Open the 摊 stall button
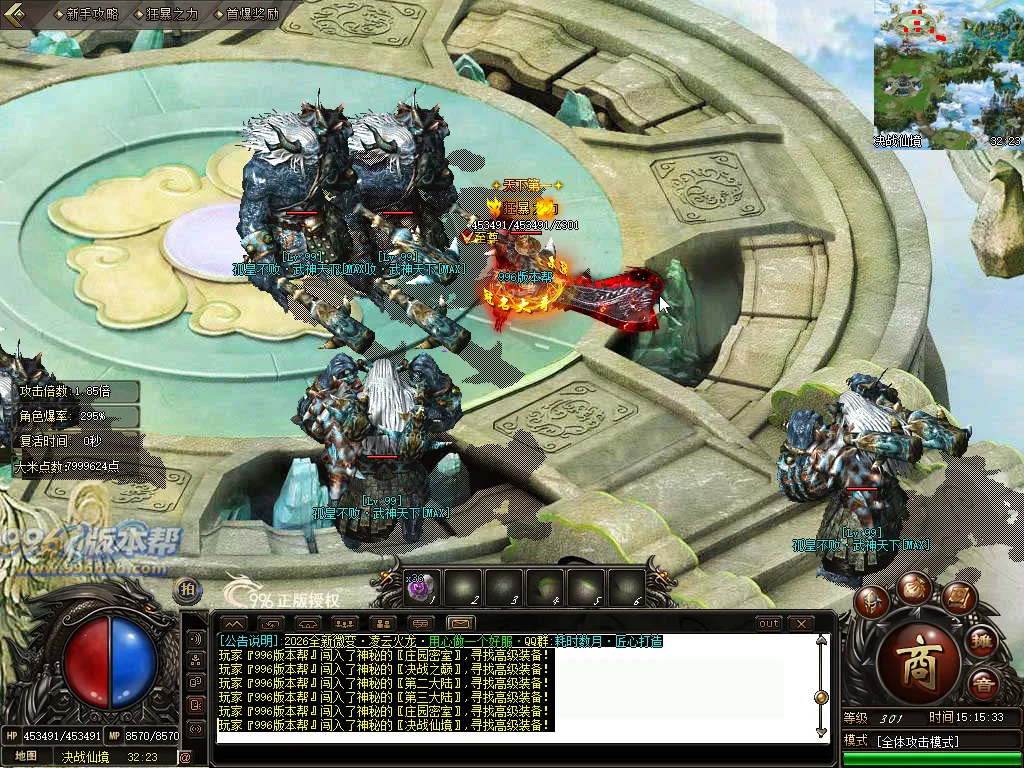 [983, 642]
